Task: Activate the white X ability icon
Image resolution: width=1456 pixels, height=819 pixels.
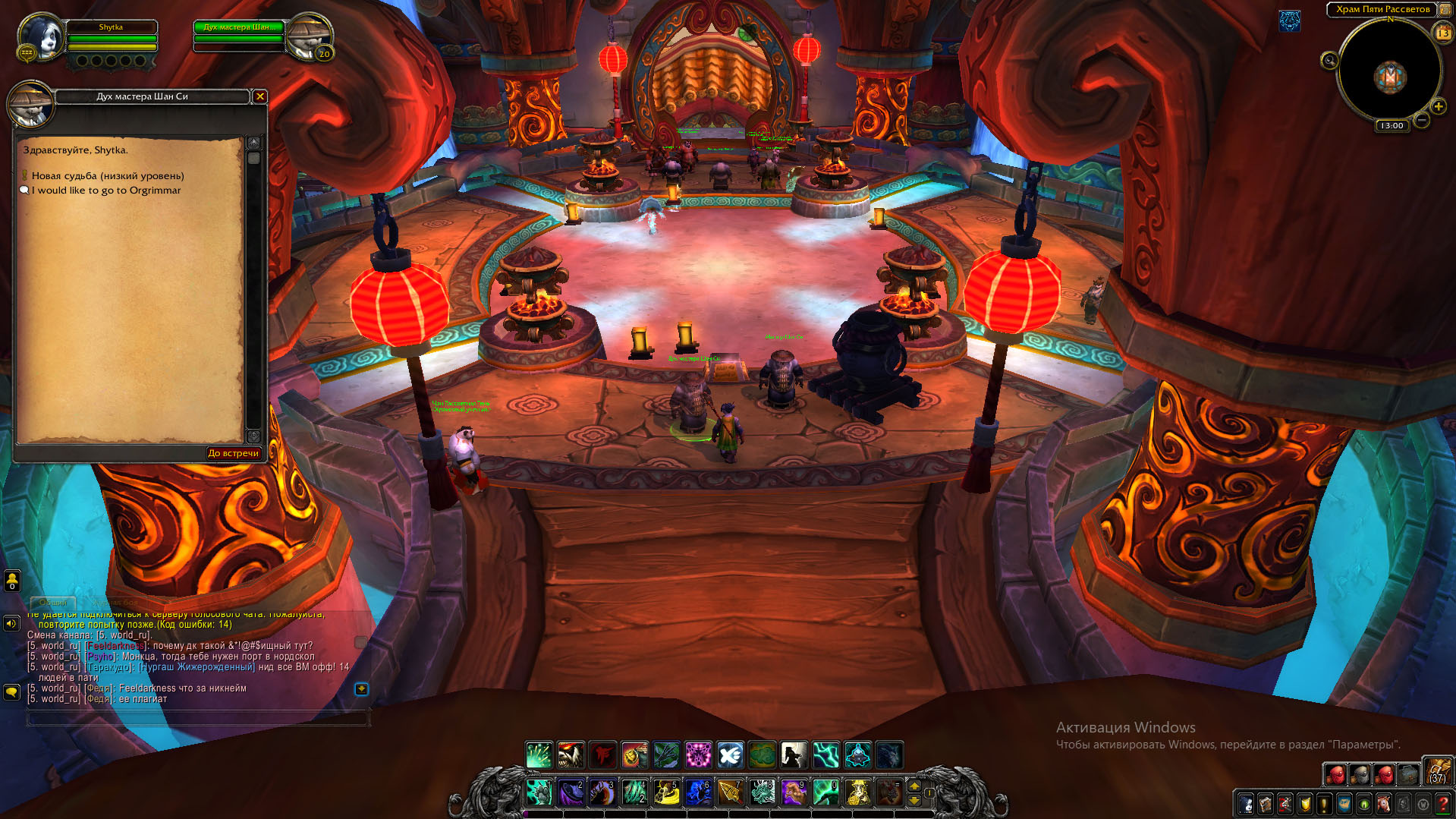Action: coord(731,755)
